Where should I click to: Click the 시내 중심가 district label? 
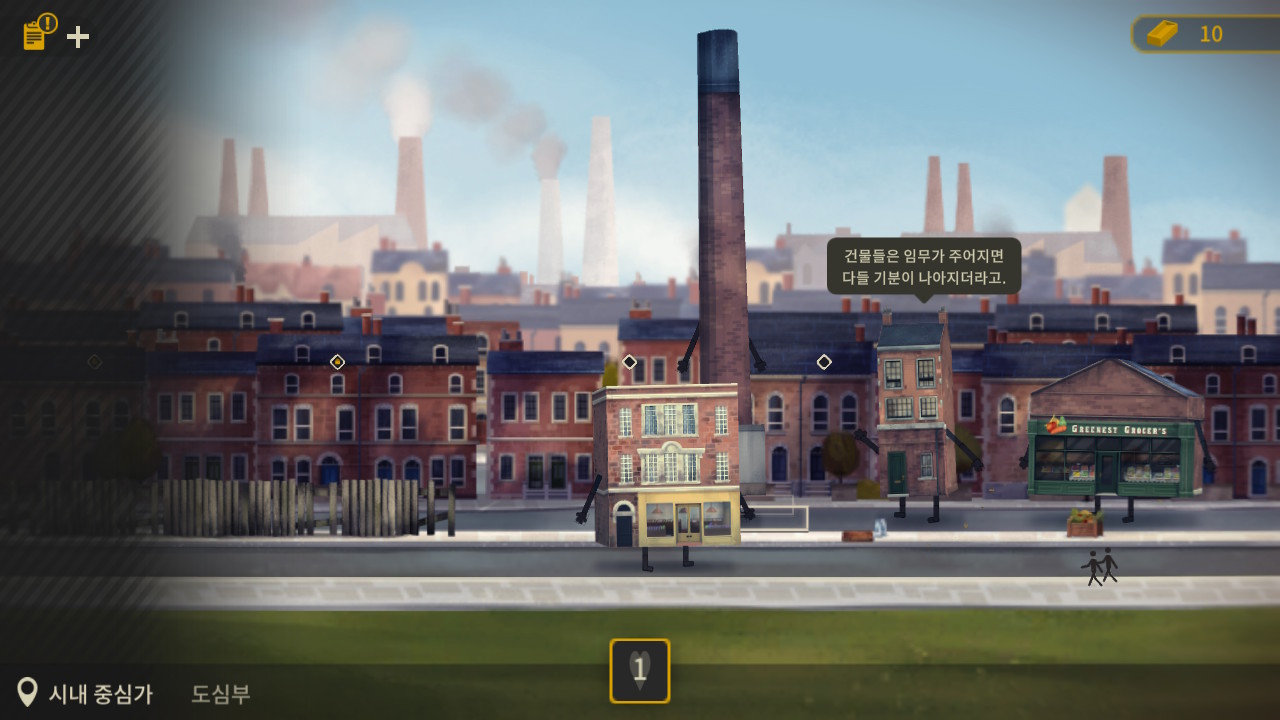pyautogui.click(x=100, y=693)
